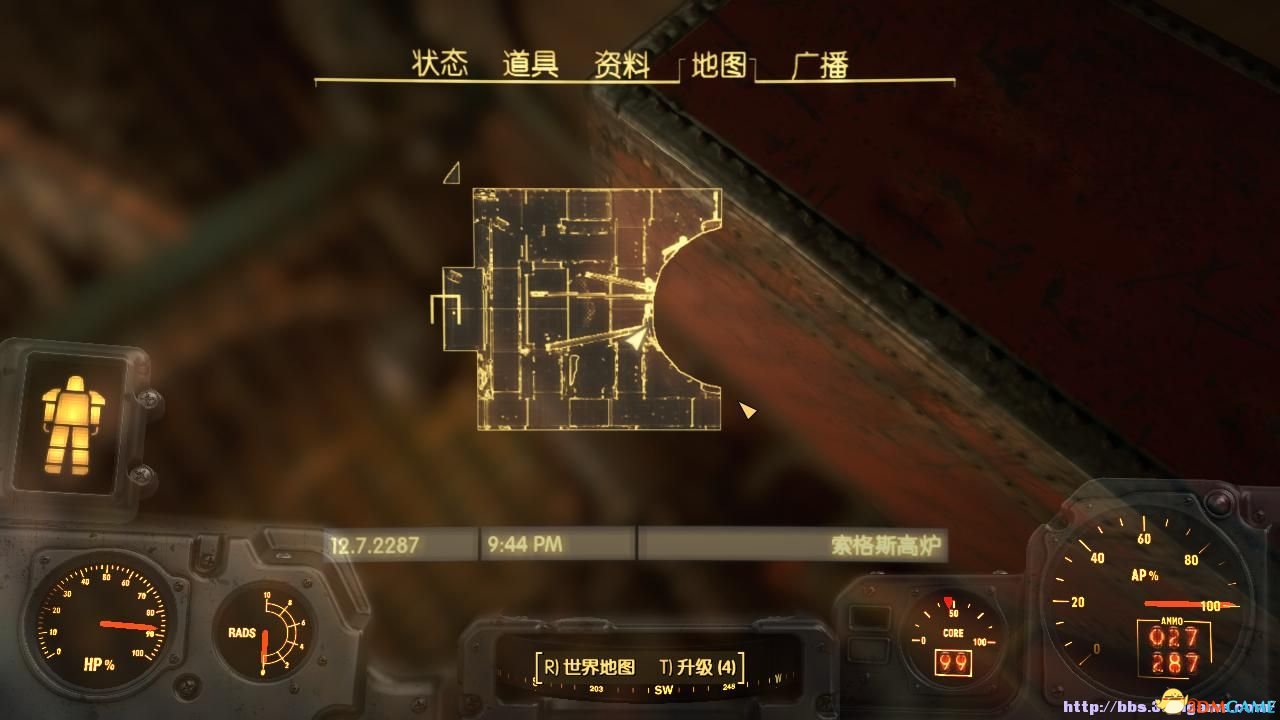1280x720 pixels.
Task: Switch to the 资料 tab
Action: click(x=620, y=62)
